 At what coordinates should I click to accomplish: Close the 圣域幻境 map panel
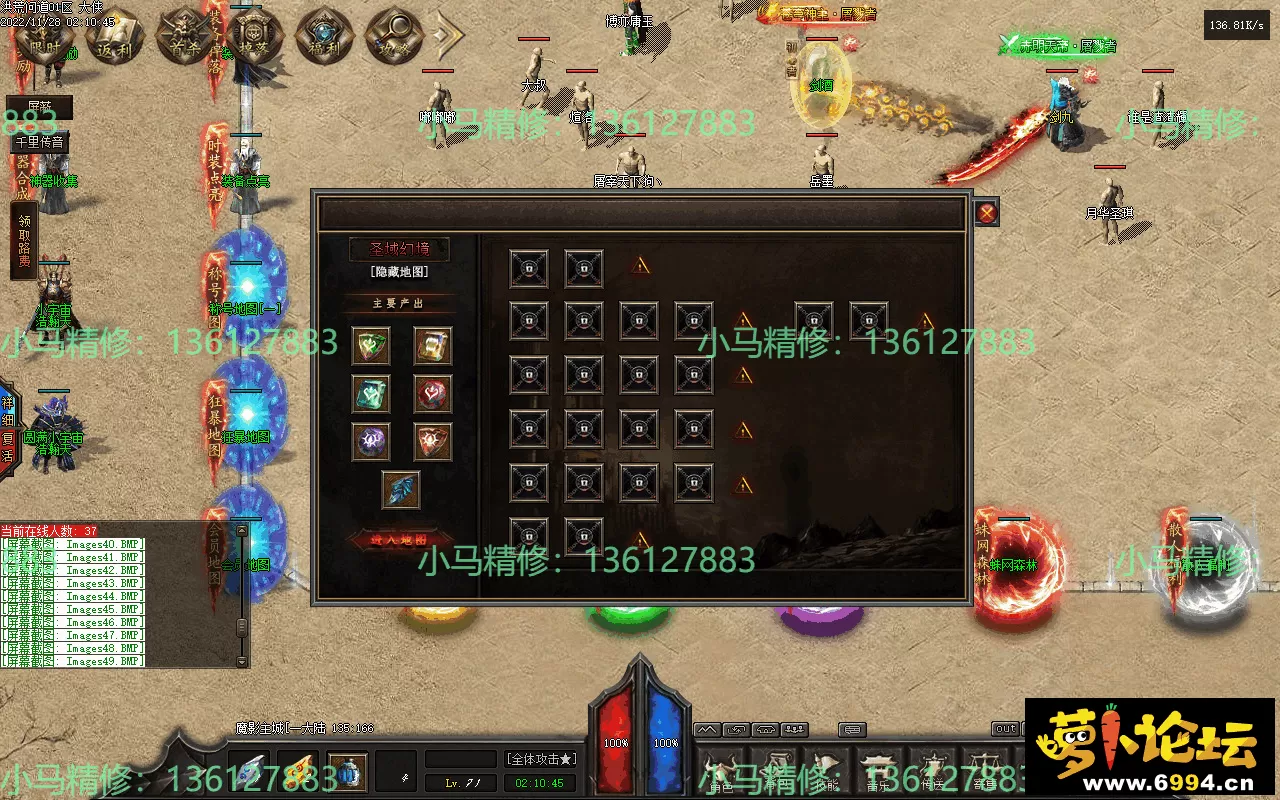(x=986, y=212)
